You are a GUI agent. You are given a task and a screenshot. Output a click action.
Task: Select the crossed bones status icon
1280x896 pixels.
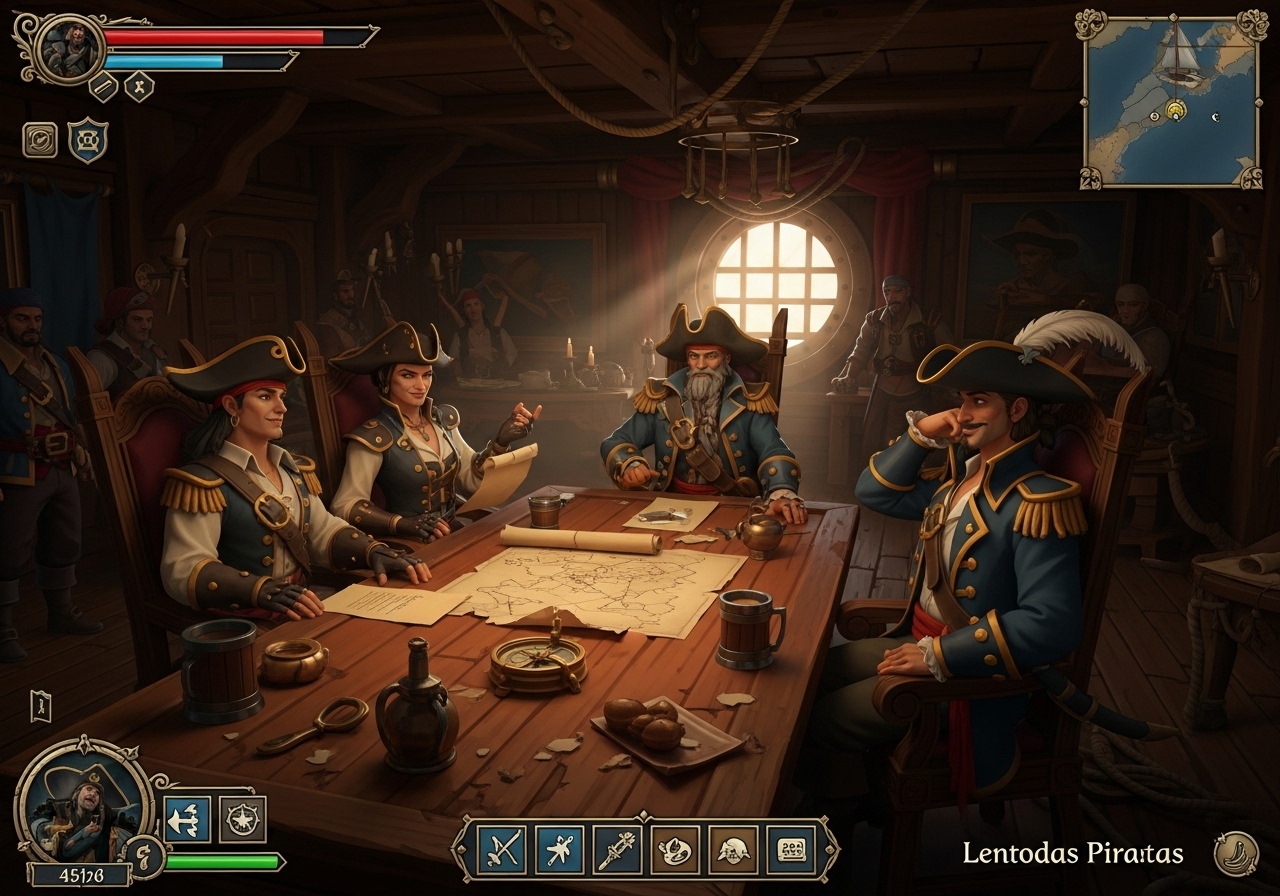[138, 87]
